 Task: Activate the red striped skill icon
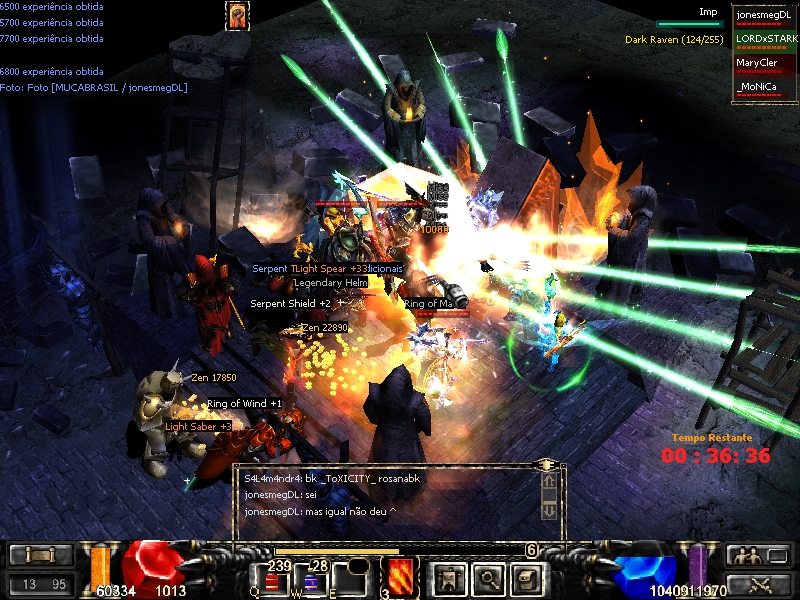coord(400,577)
